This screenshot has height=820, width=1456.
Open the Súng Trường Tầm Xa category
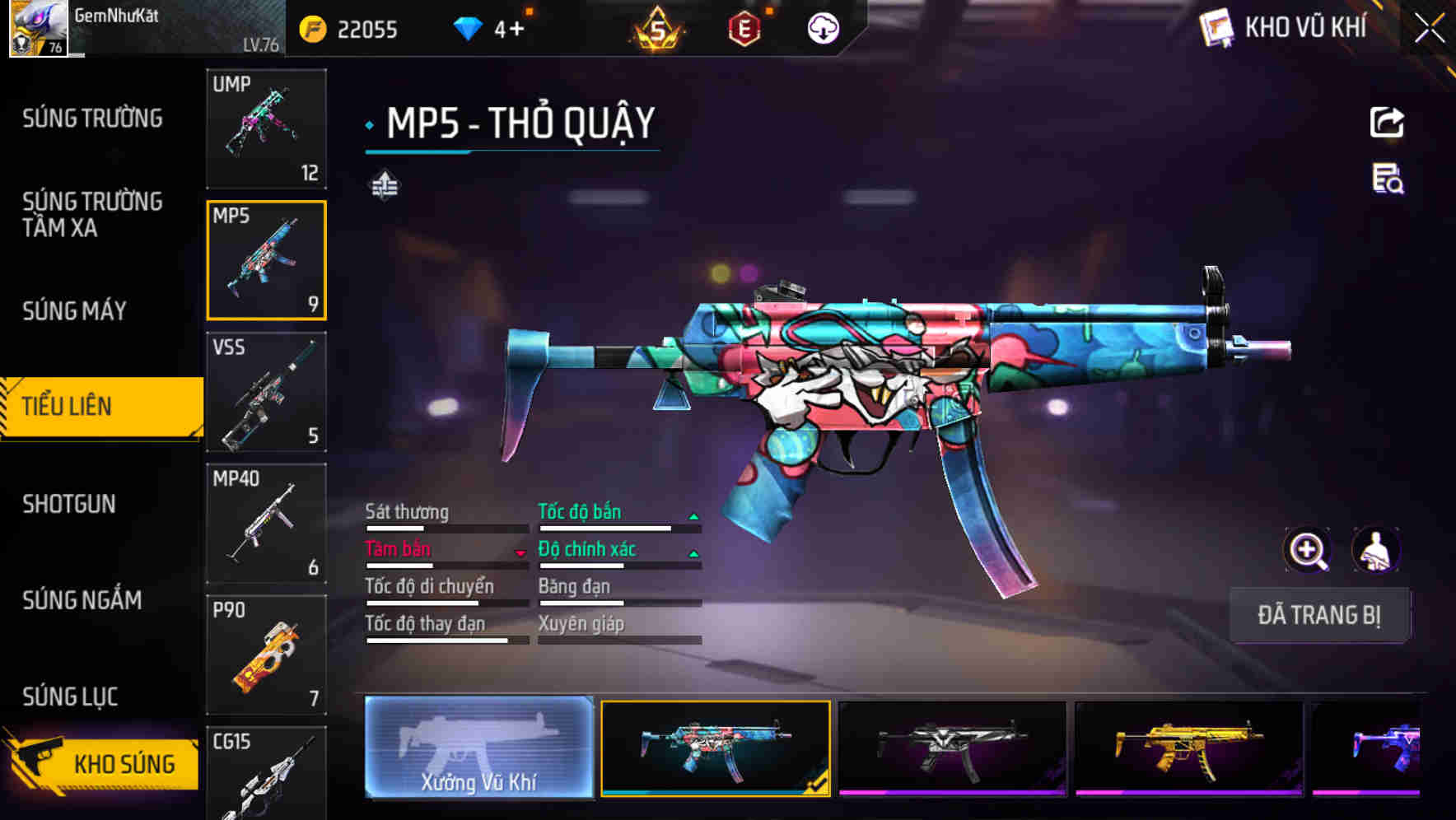point(92,214)
